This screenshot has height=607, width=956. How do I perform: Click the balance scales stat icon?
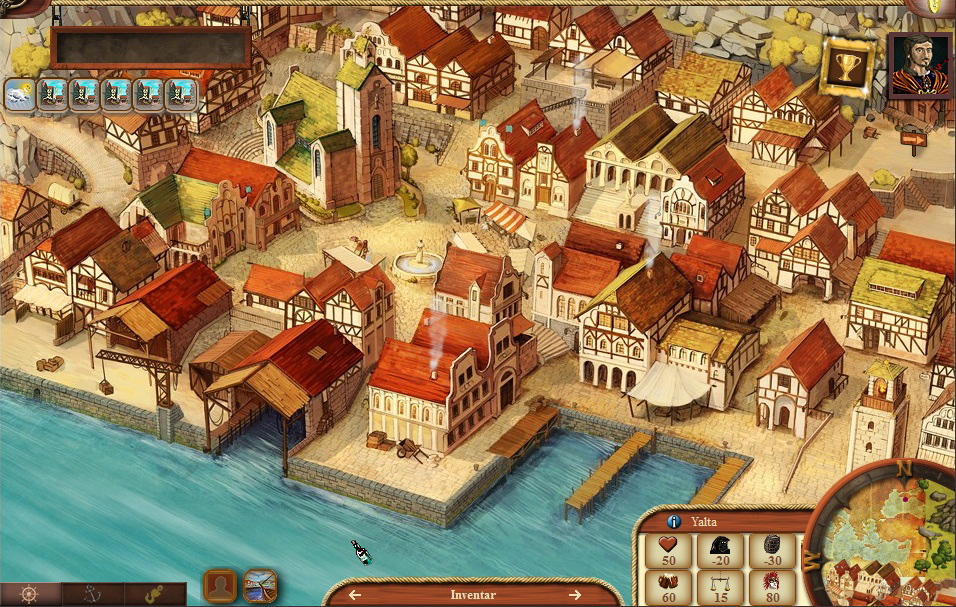(x=720, y=582)
